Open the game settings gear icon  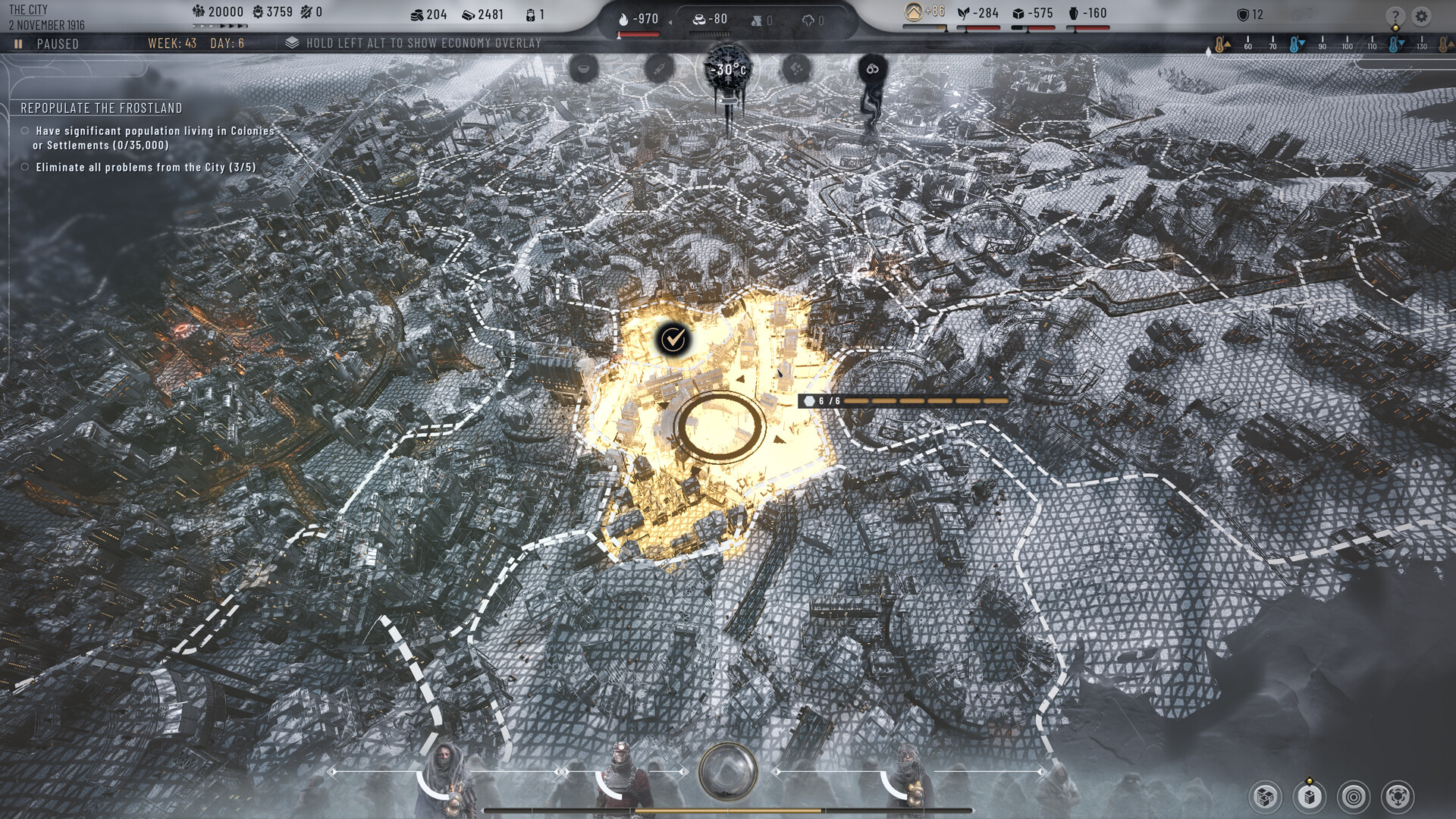(1420, 14)
